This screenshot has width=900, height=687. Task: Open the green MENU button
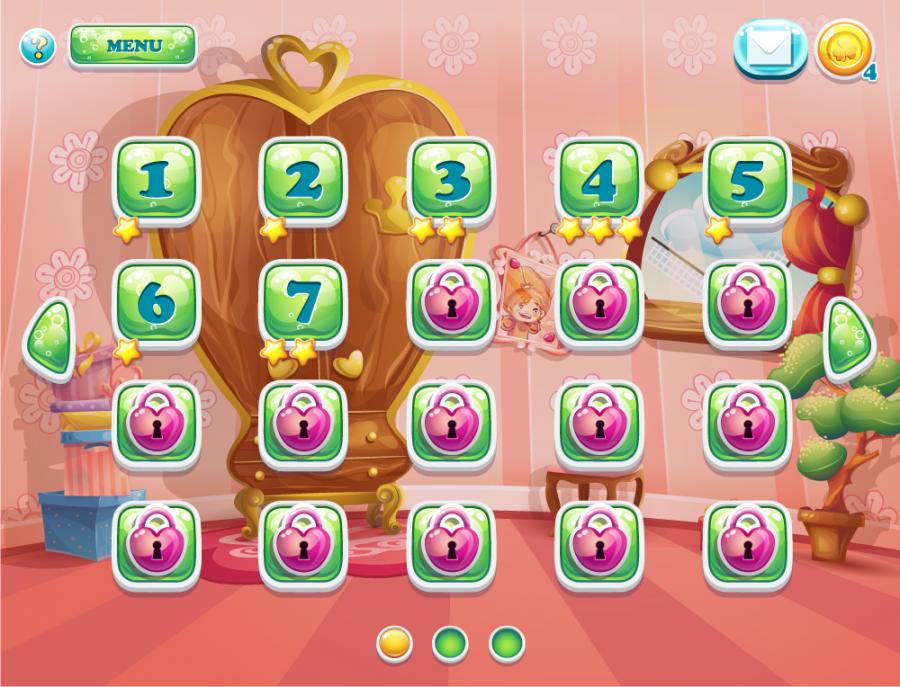point(132,46)
